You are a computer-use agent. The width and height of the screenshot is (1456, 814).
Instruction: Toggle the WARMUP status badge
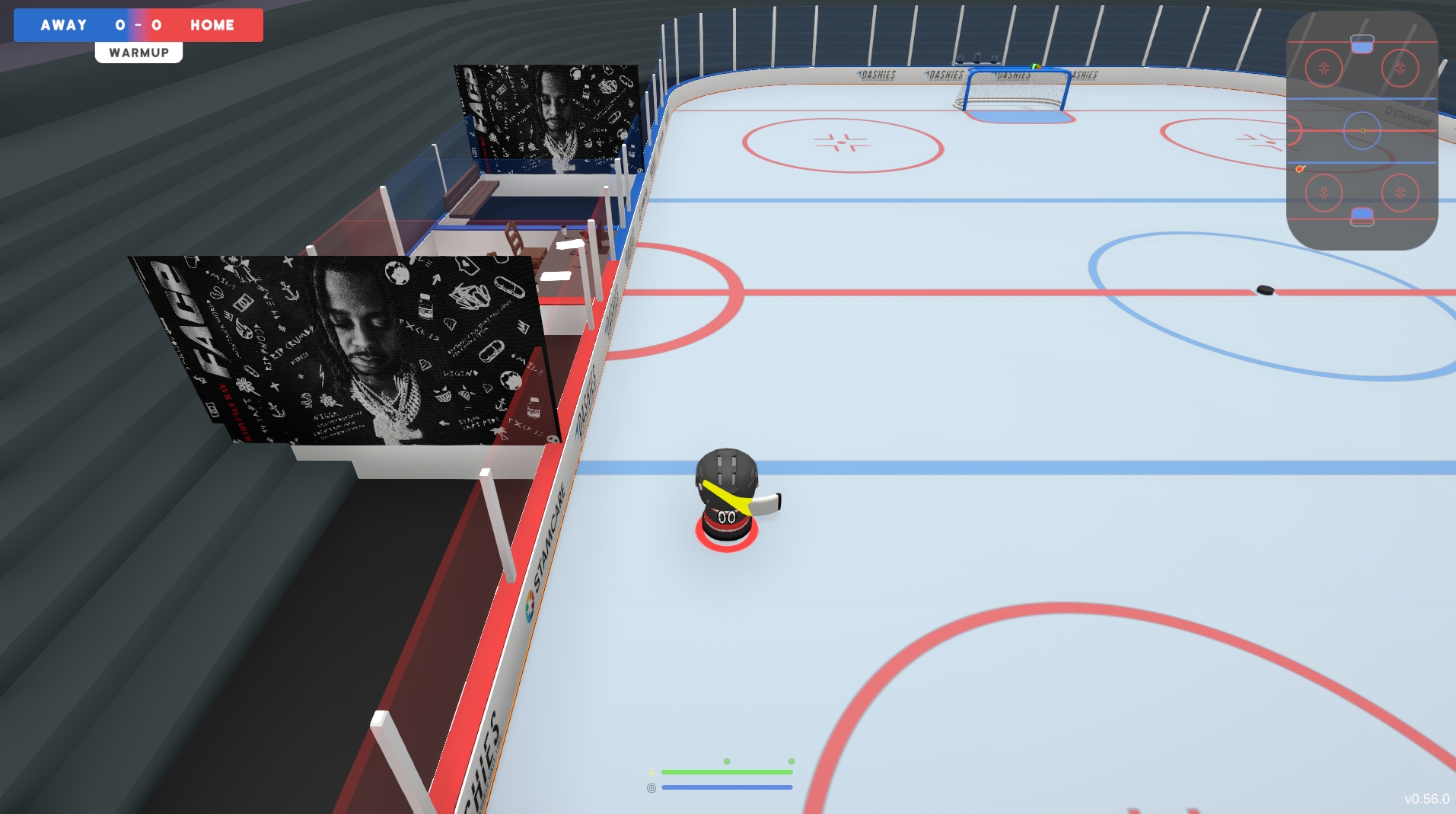click(139, 52)
